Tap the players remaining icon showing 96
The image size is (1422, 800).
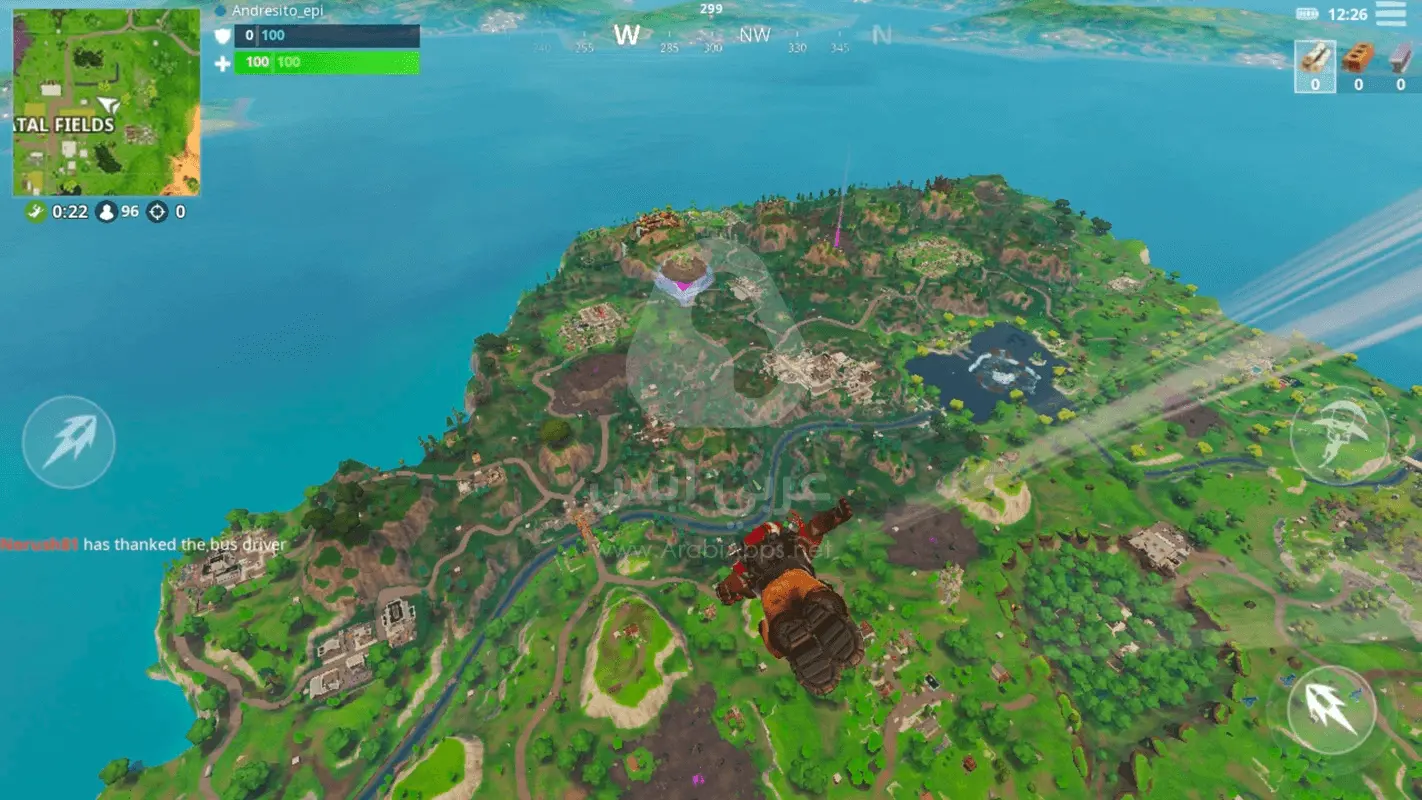click(107, 212)
